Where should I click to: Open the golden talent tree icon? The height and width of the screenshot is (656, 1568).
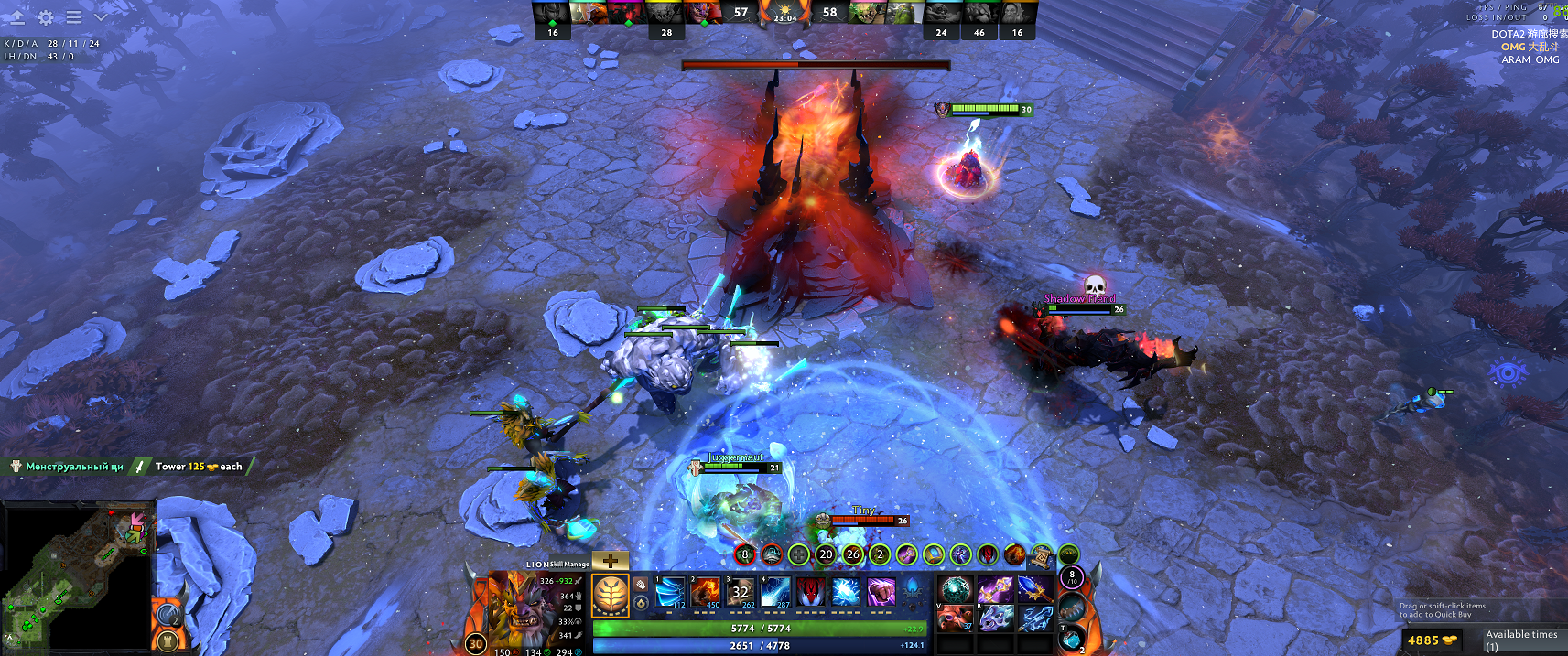coord(610,595)
